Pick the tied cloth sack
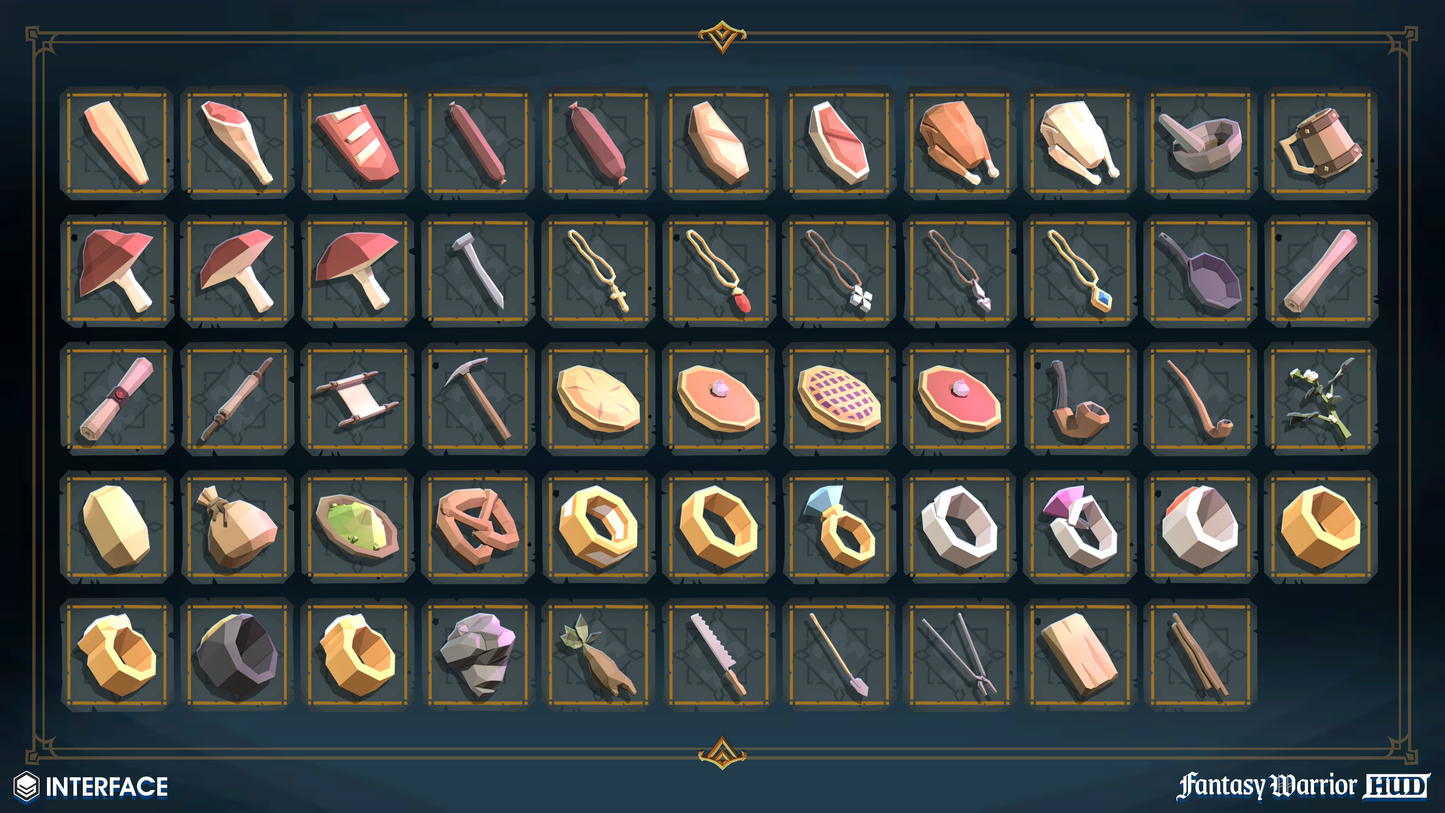The width and height of the screenshot is (1445, 813). [236, 526]
